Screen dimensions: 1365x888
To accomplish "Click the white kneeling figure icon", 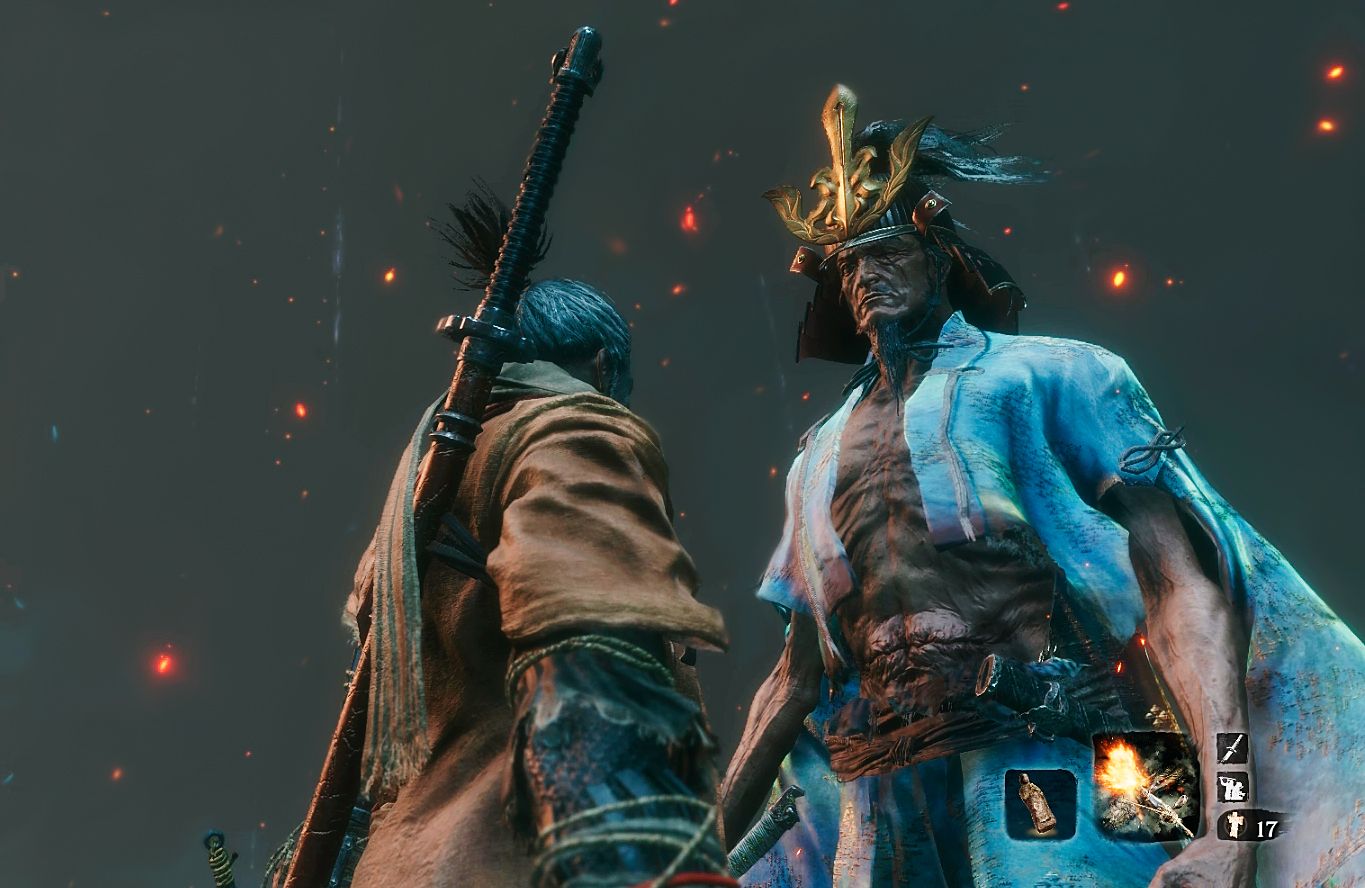I will (x=1232, y=787).
